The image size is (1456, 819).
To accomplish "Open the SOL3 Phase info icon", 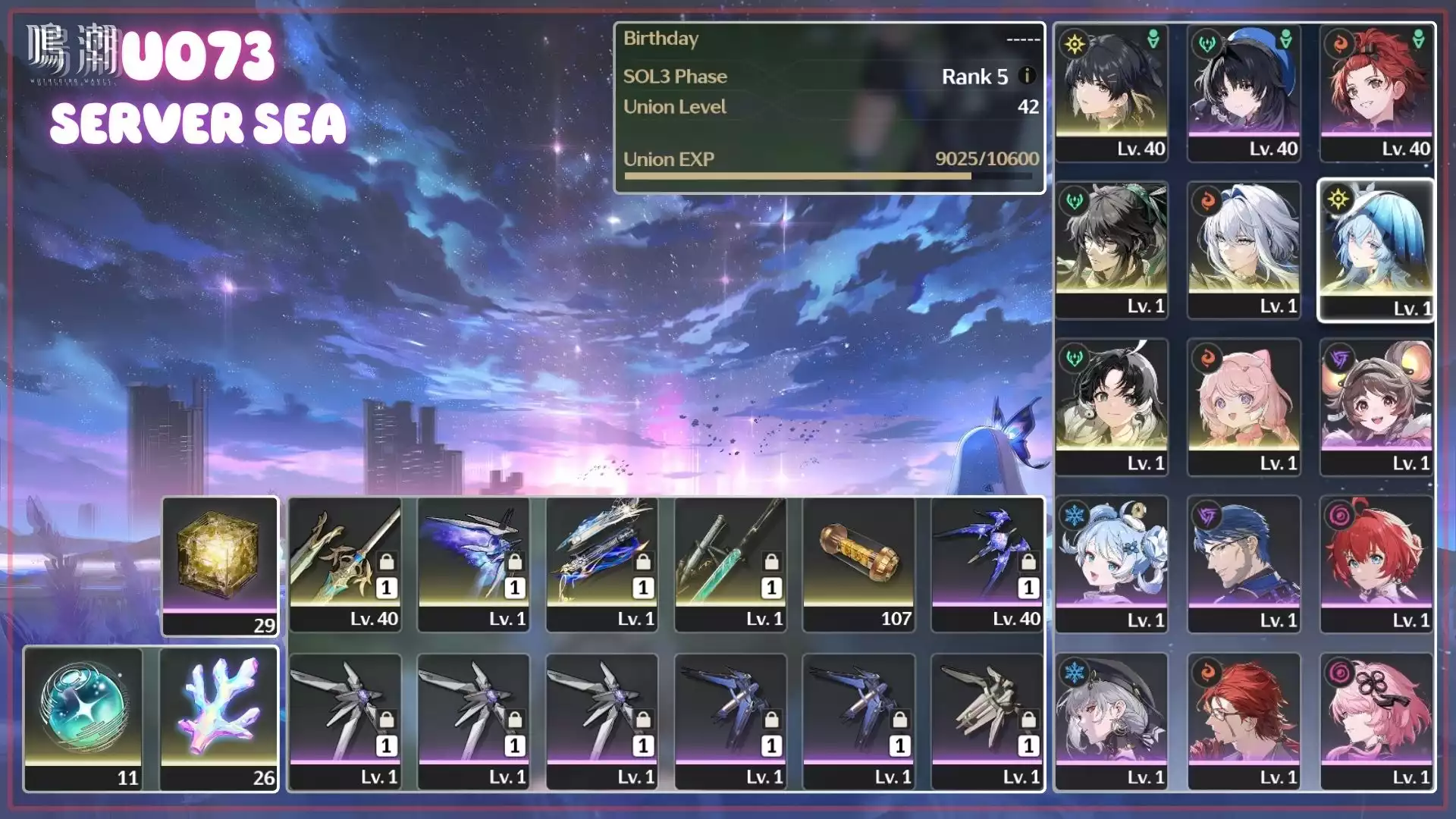I will [1027, 76].
